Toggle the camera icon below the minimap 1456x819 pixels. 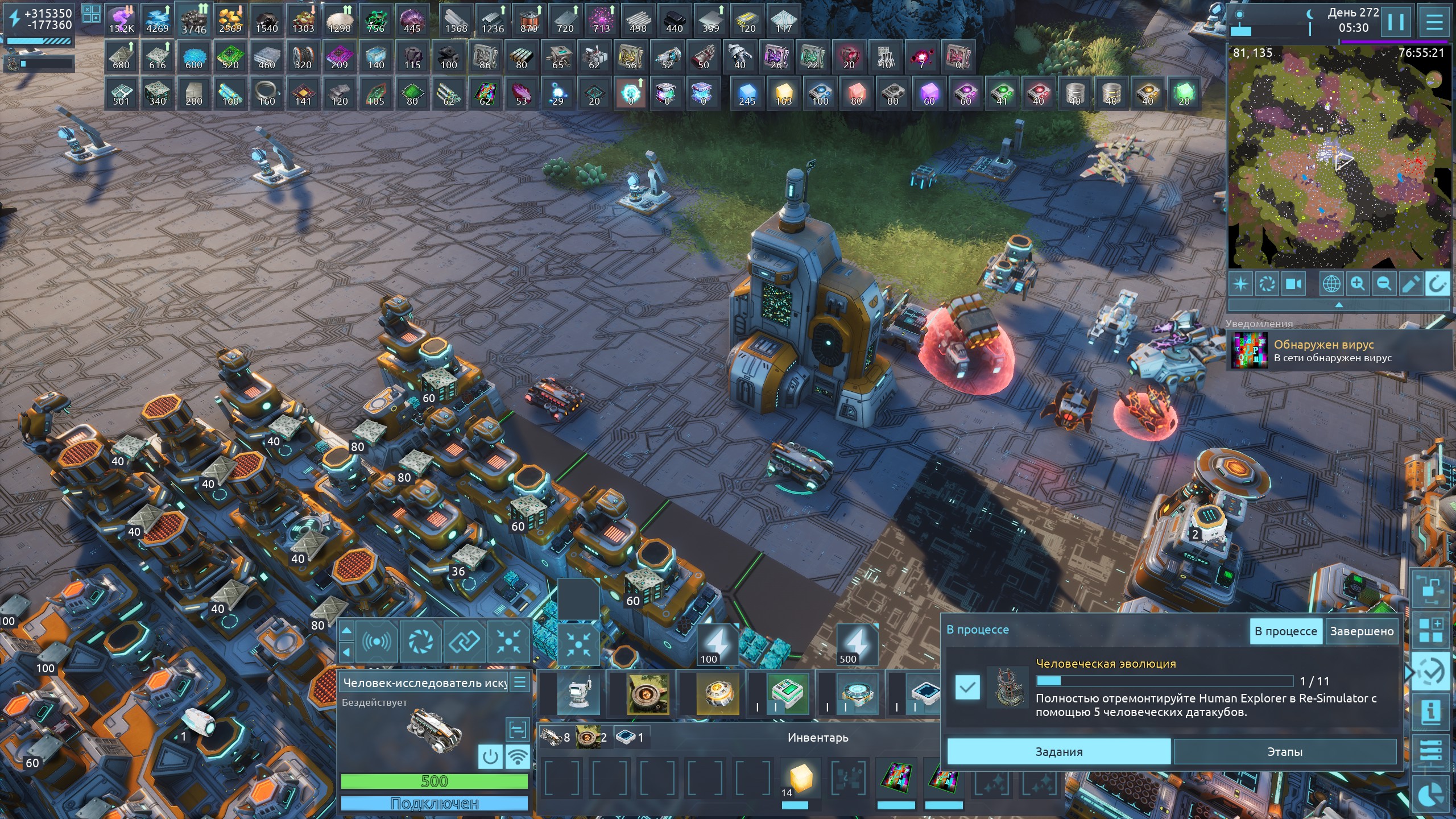coord(1294,283)
